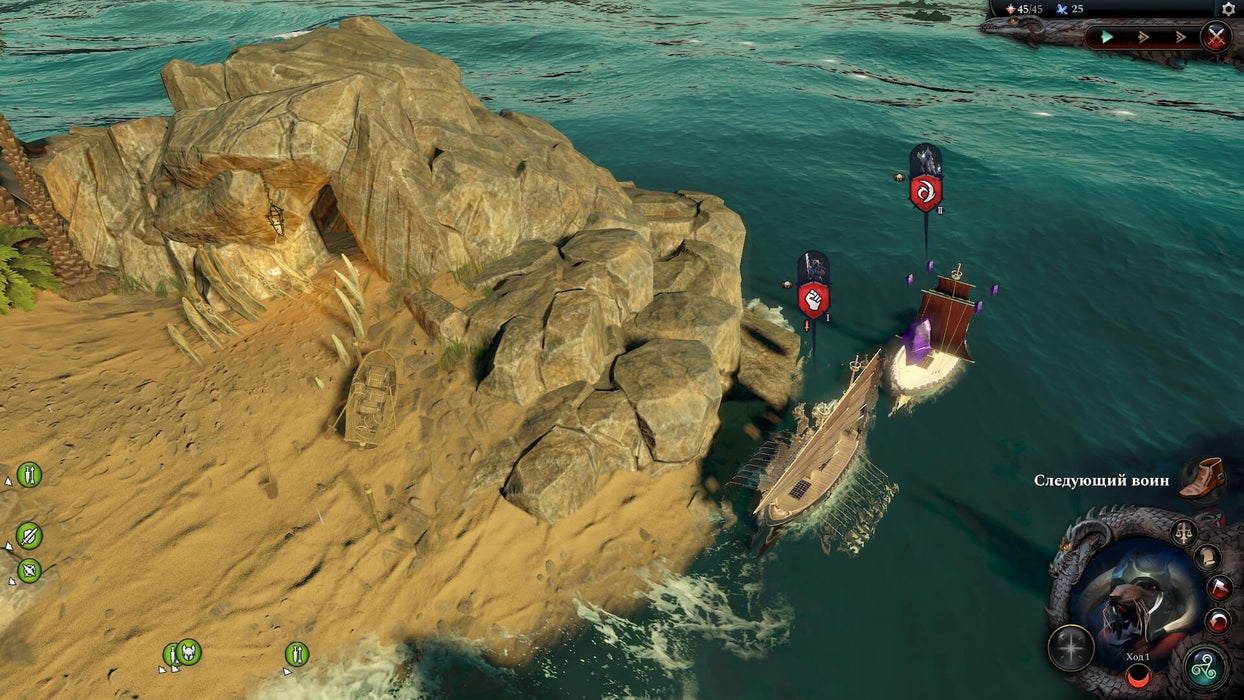Click the red crossed swords button
This screenshot has width=1244, height=700.
1215,38
